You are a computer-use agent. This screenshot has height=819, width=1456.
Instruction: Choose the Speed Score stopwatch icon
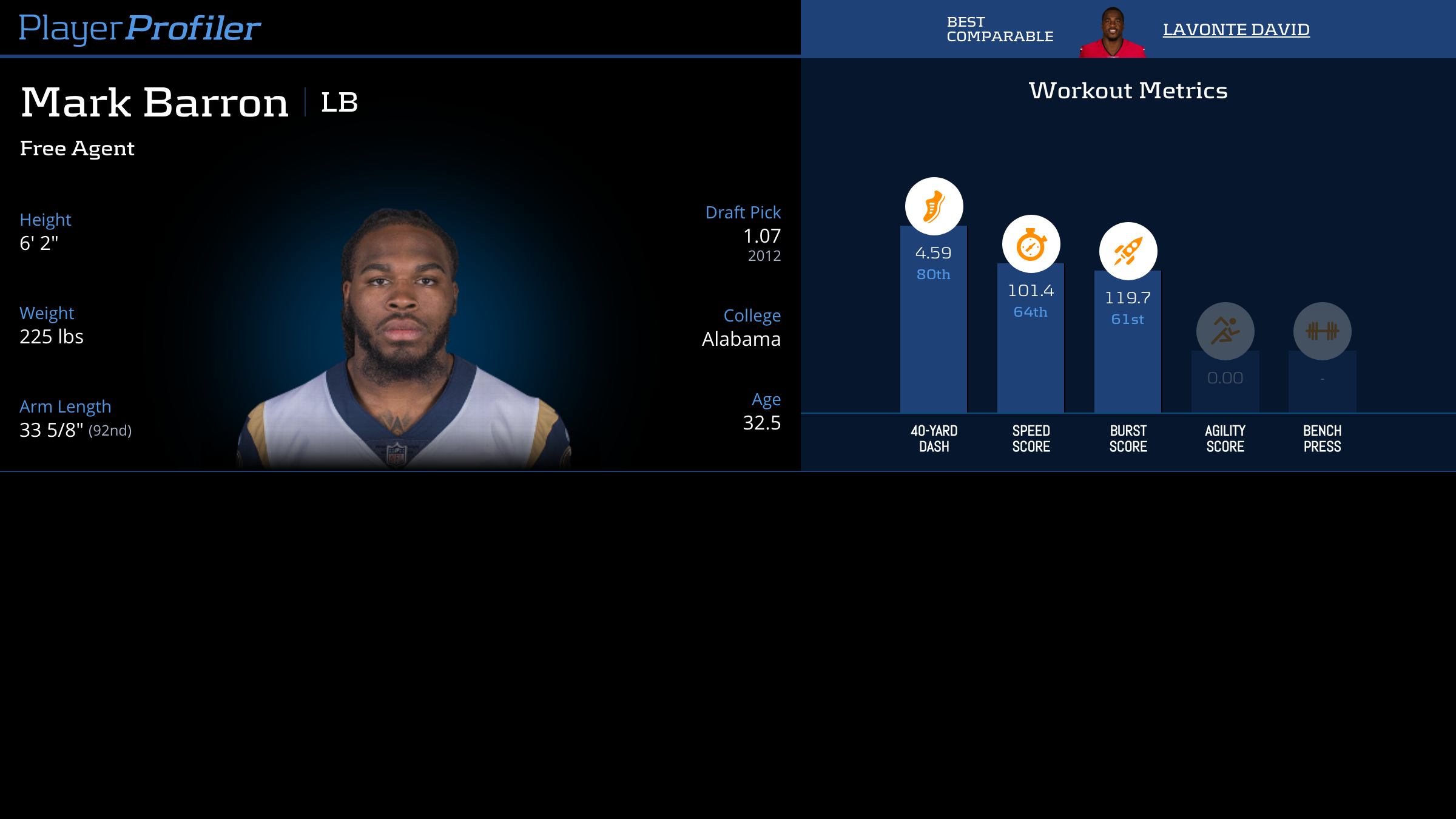pyautogui.click(x=1031, y=244)
